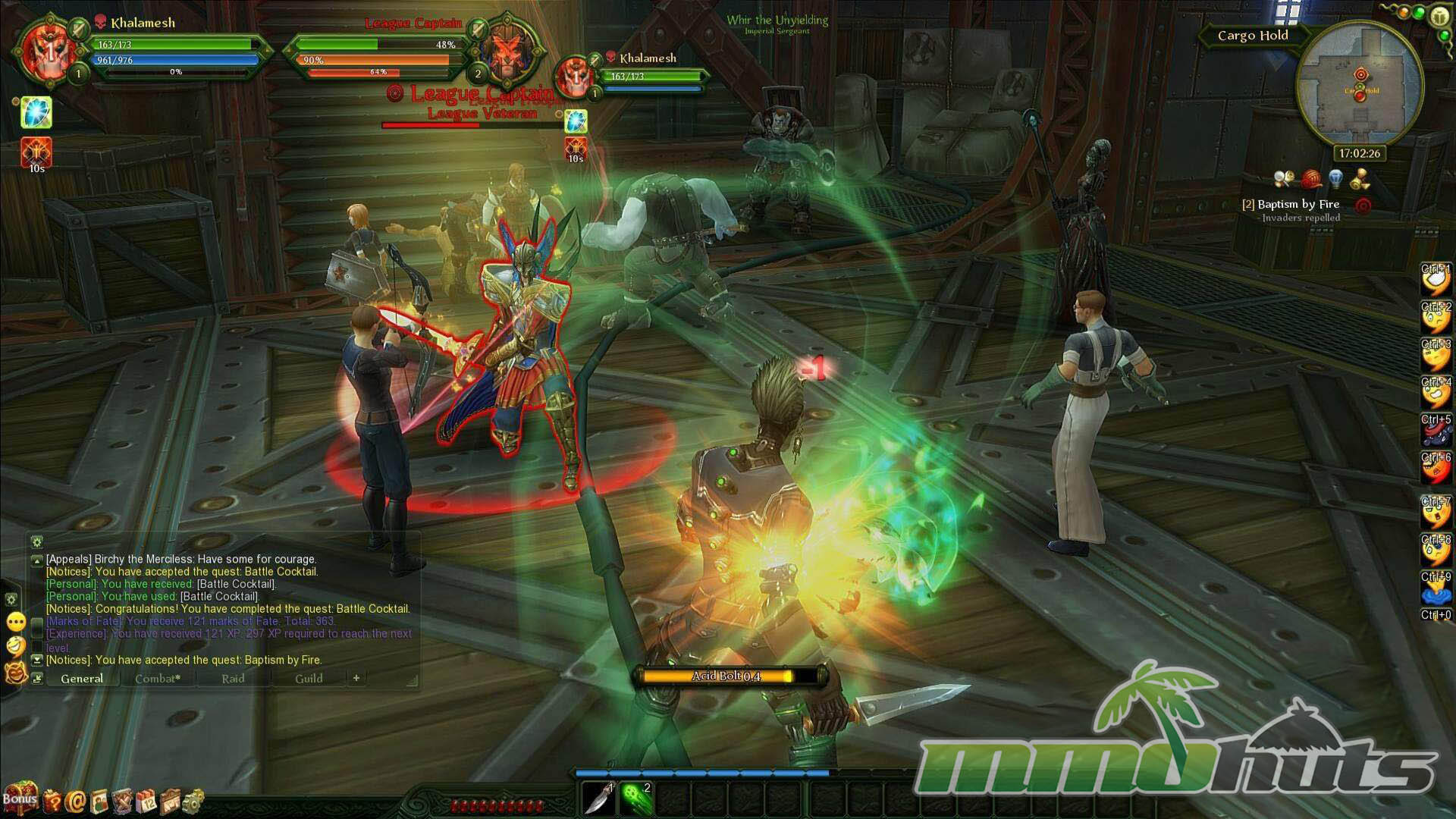Click the red yarn ball icon

pos(1310,180)
